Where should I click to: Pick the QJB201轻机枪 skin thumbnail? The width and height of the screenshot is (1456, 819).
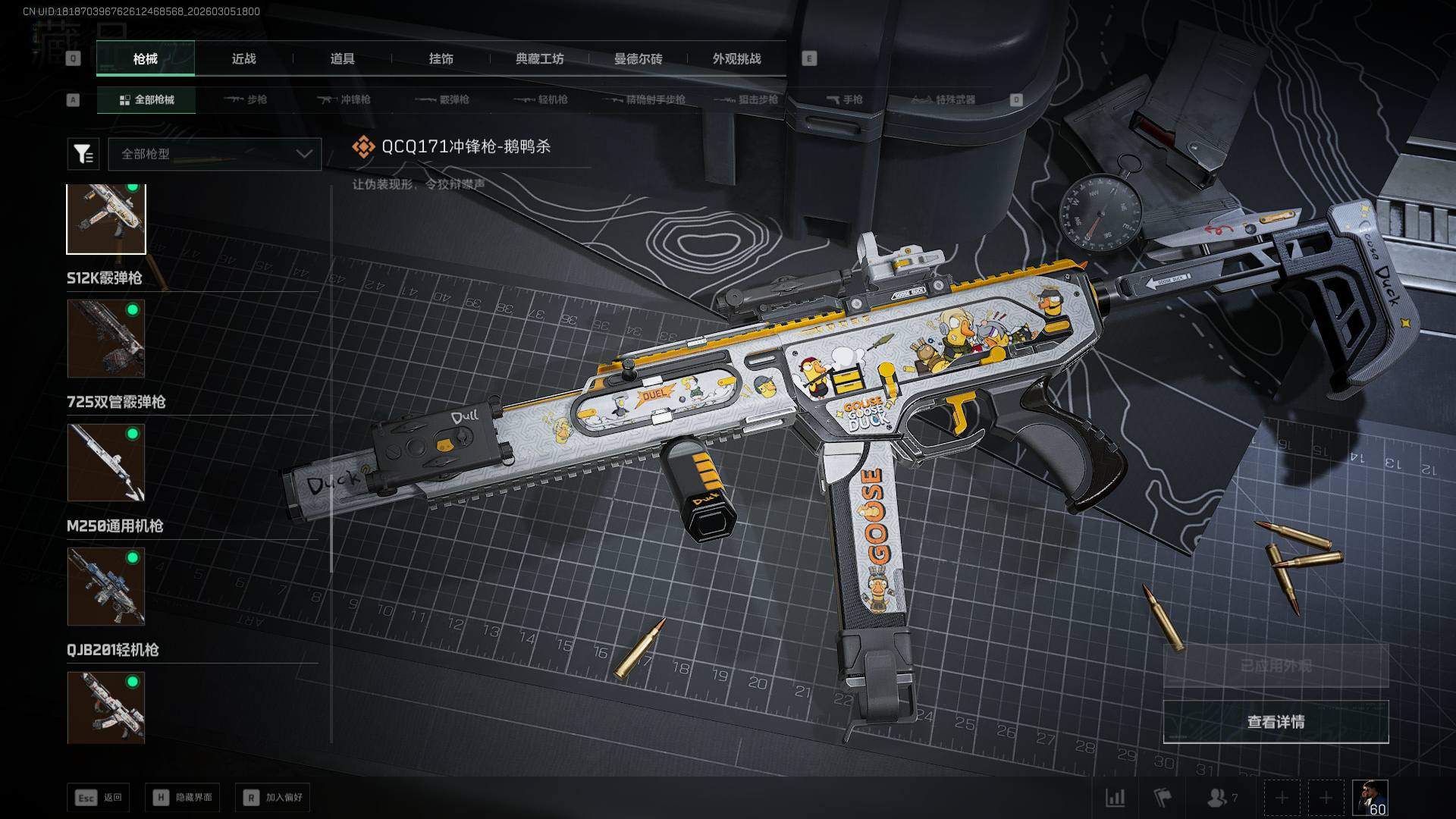(x=106, y=707)
